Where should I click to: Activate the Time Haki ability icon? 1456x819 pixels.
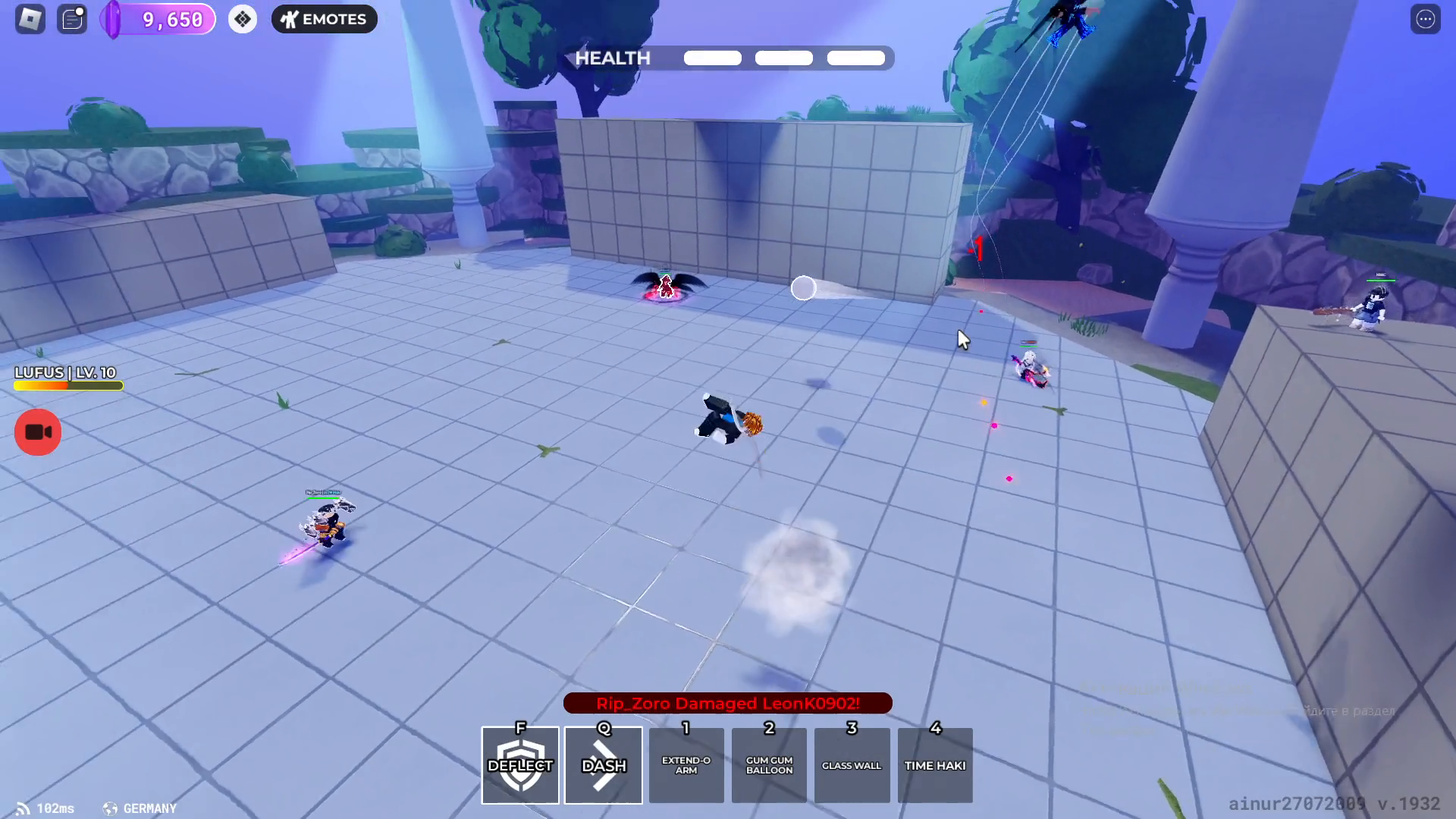pyautogui.click(x=934, y=765)
